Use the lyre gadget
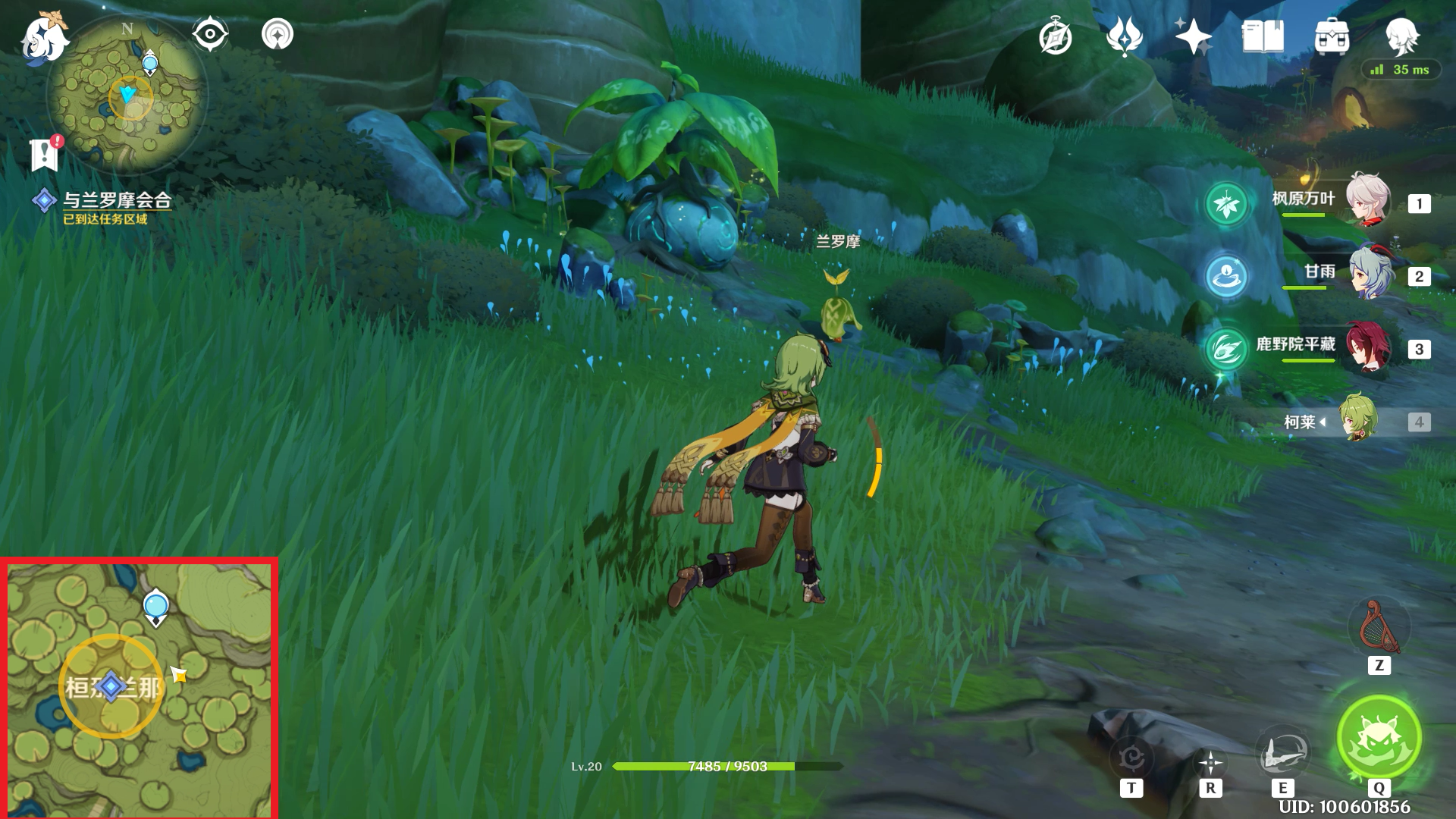The height and width of the screenshot is (819, 1456). [1379, 628]
